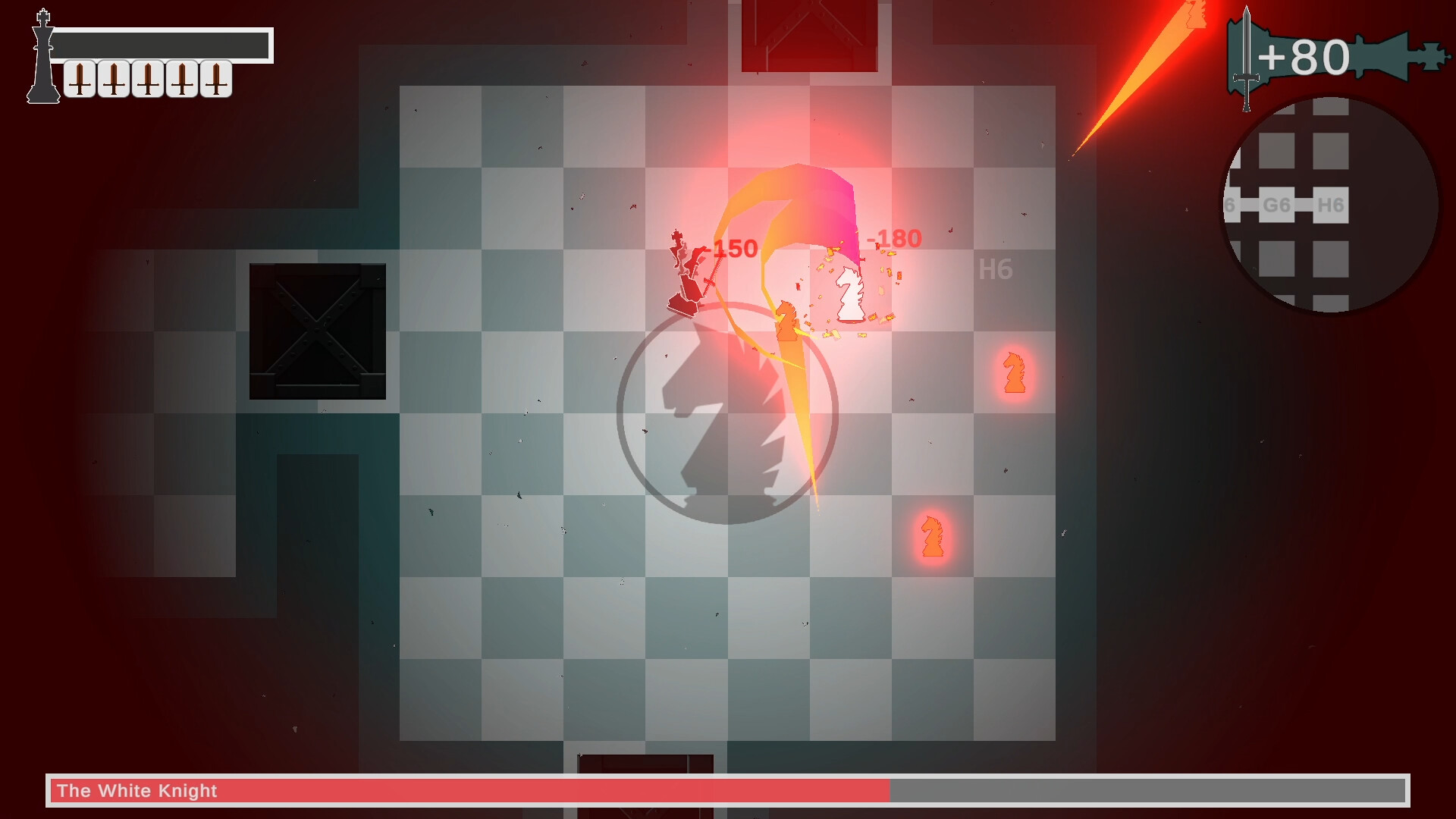Select the first sword ability slot
The image size is (1456, 819).
tap(80, 79)
